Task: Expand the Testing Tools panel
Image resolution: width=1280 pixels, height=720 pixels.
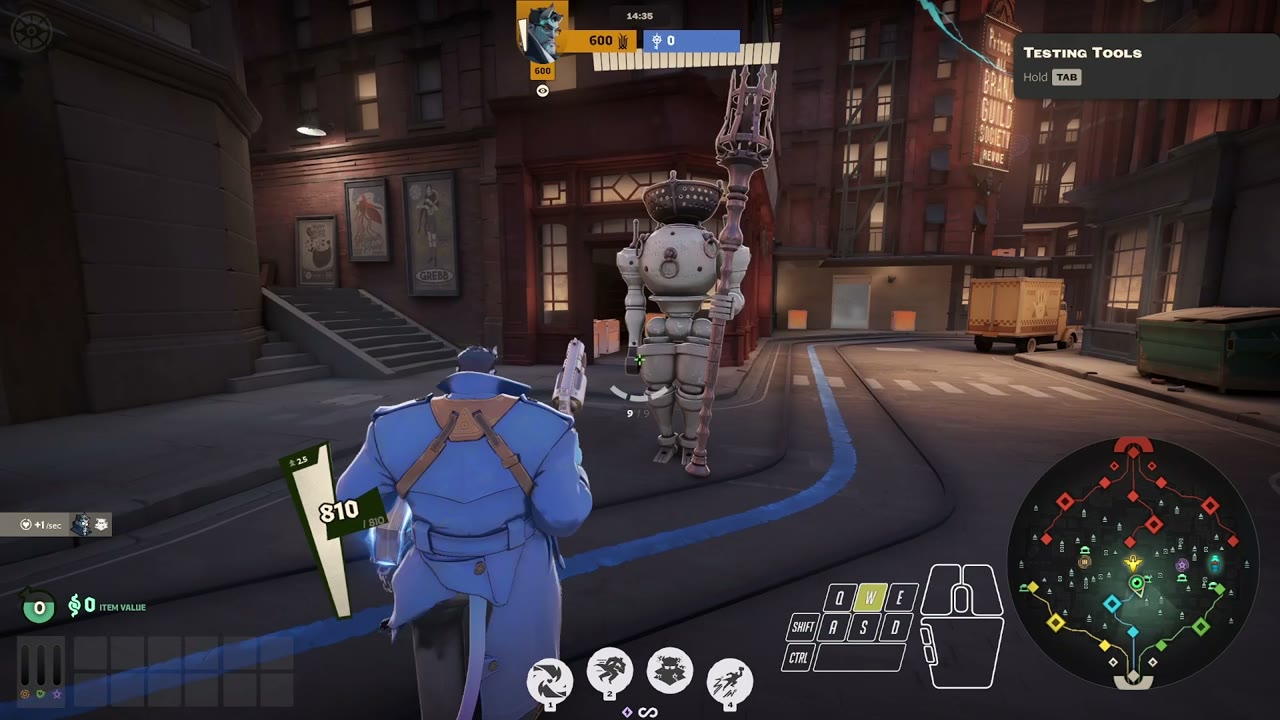Action: coord(1145,65)
